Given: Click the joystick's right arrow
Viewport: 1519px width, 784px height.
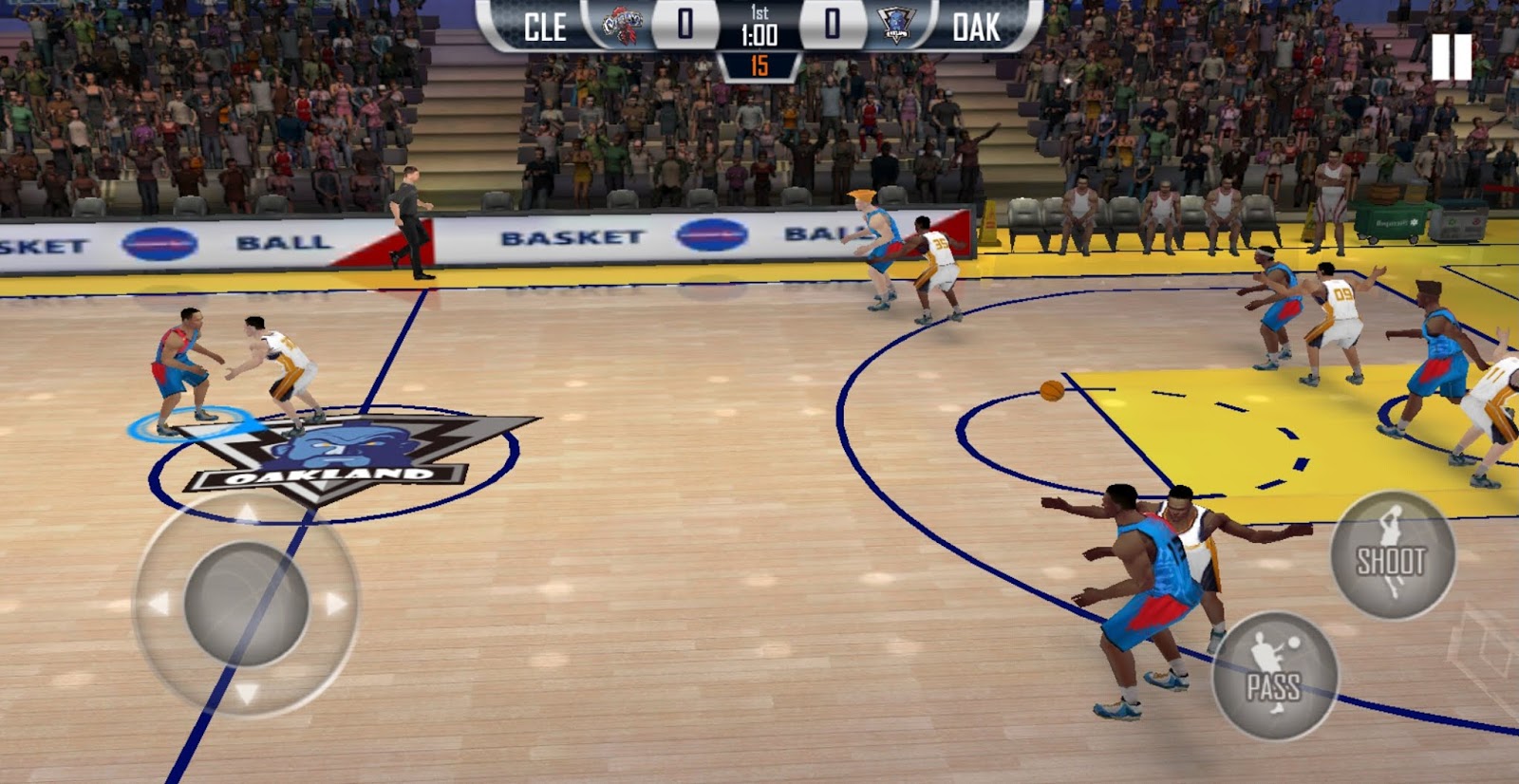Looking at the screenshot, I should [x=336, y=604].
